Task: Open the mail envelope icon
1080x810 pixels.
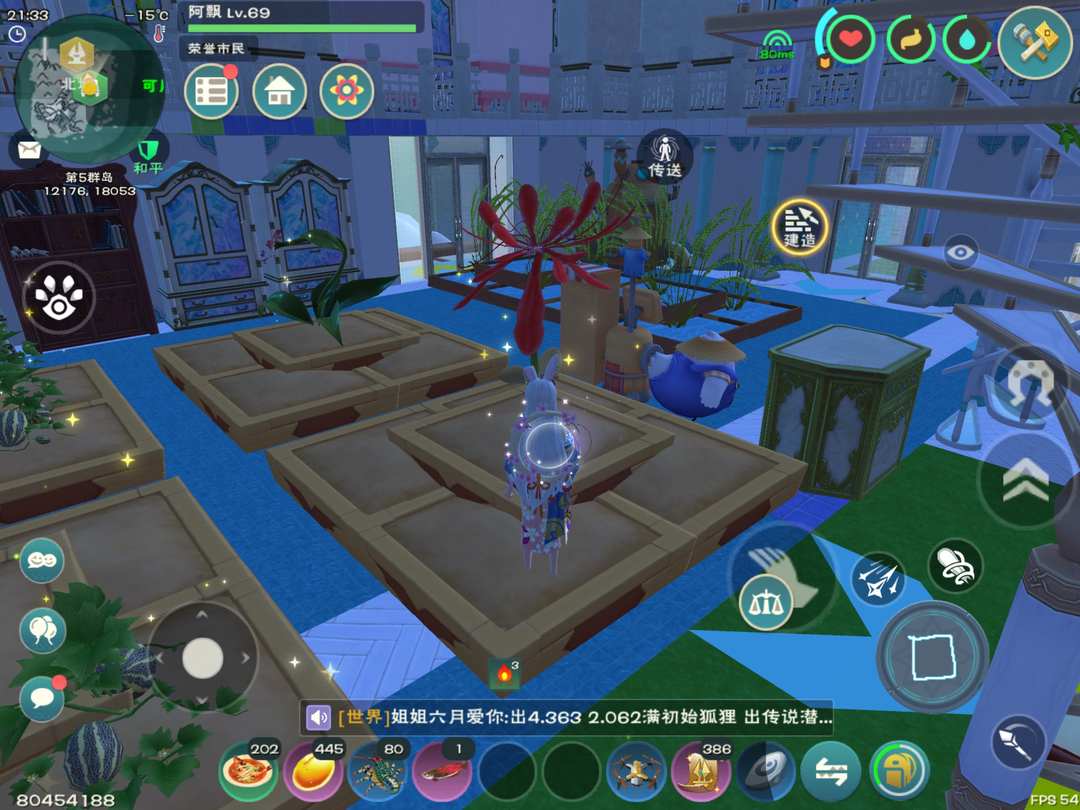Action: [x=29, y=150]
